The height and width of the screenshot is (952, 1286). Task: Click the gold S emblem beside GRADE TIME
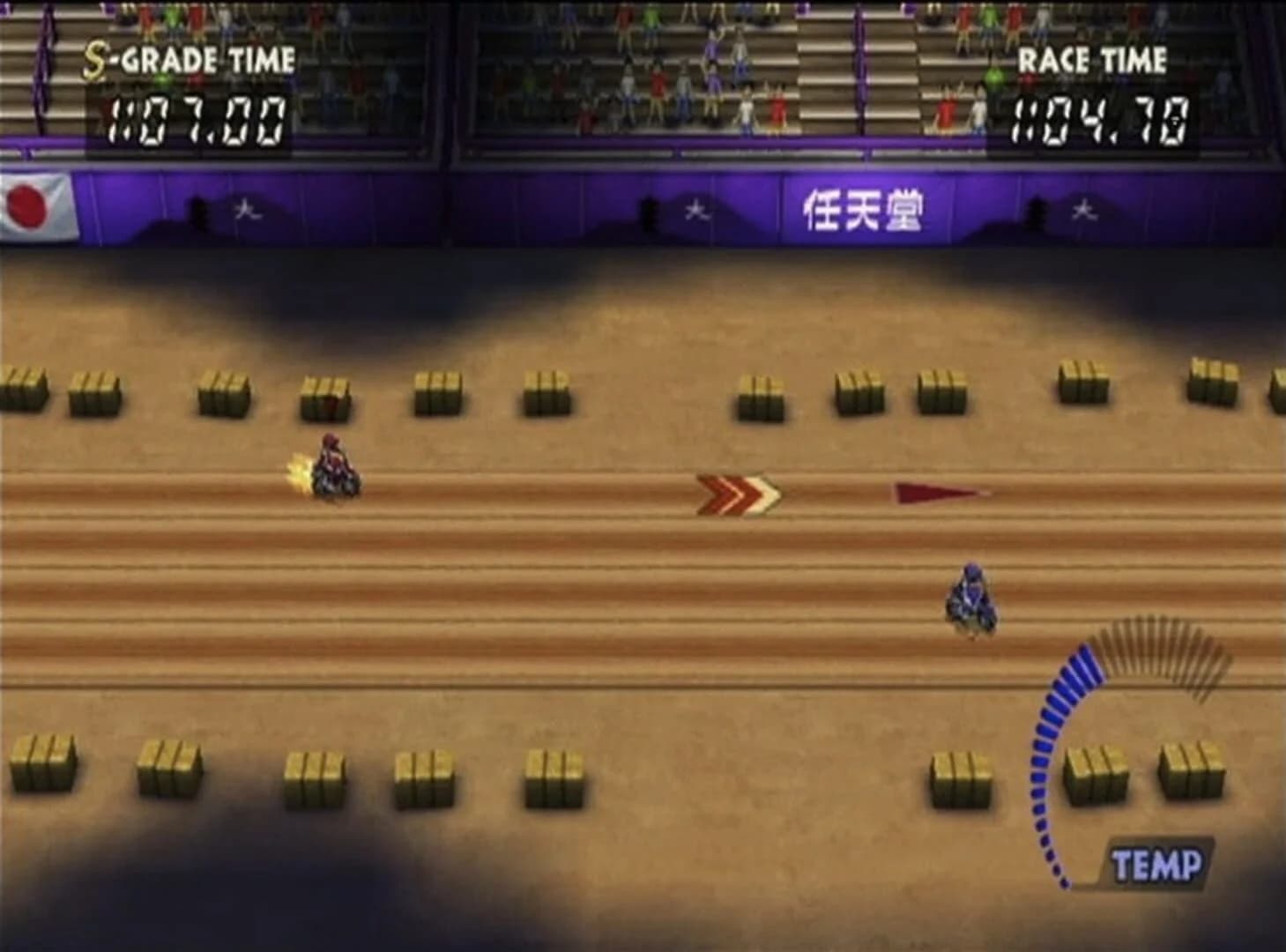point(94,59)
